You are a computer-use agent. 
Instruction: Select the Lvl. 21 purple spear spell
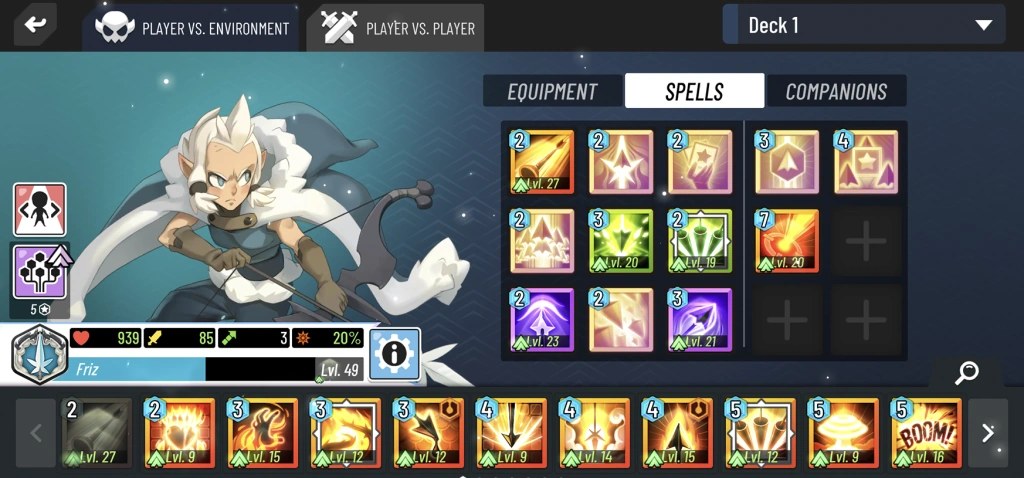pyautogui.click(x=700, y=320)
